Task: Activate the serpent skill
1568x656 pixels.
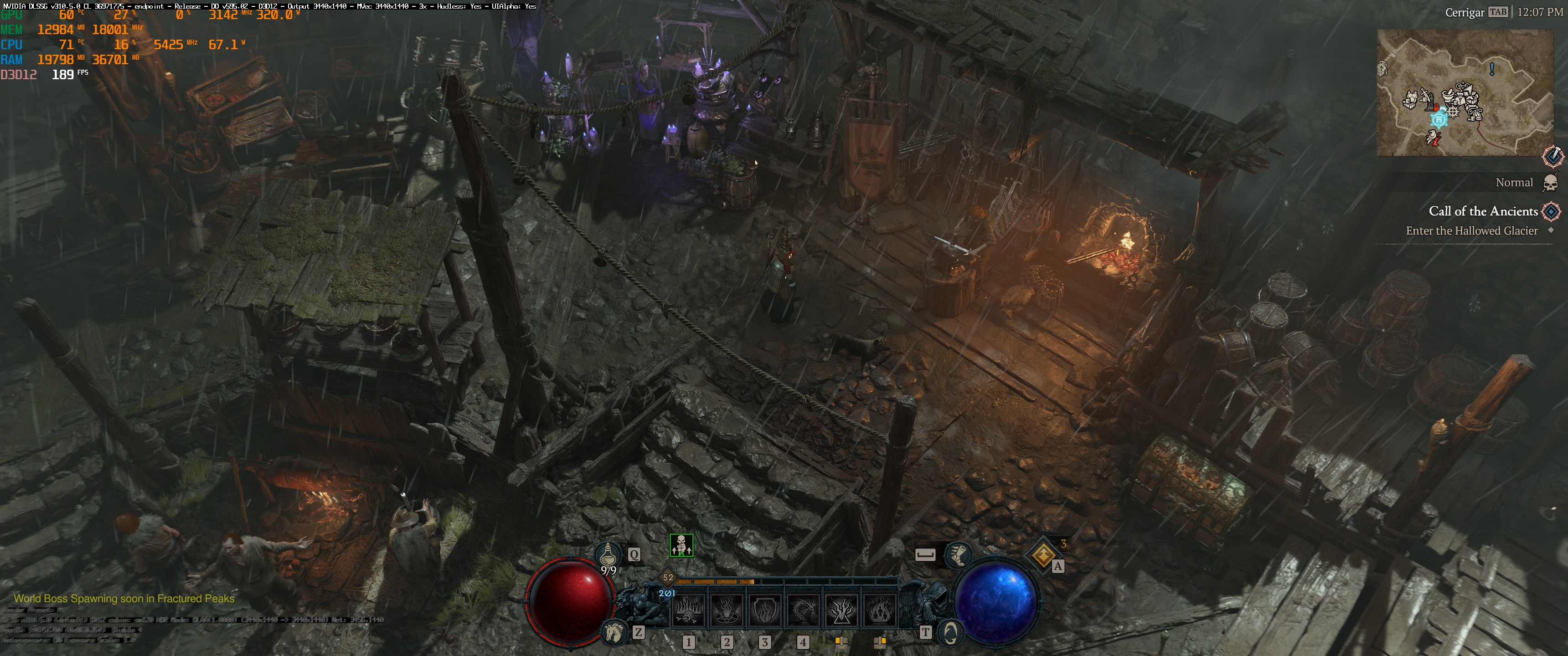Action: 803,610
